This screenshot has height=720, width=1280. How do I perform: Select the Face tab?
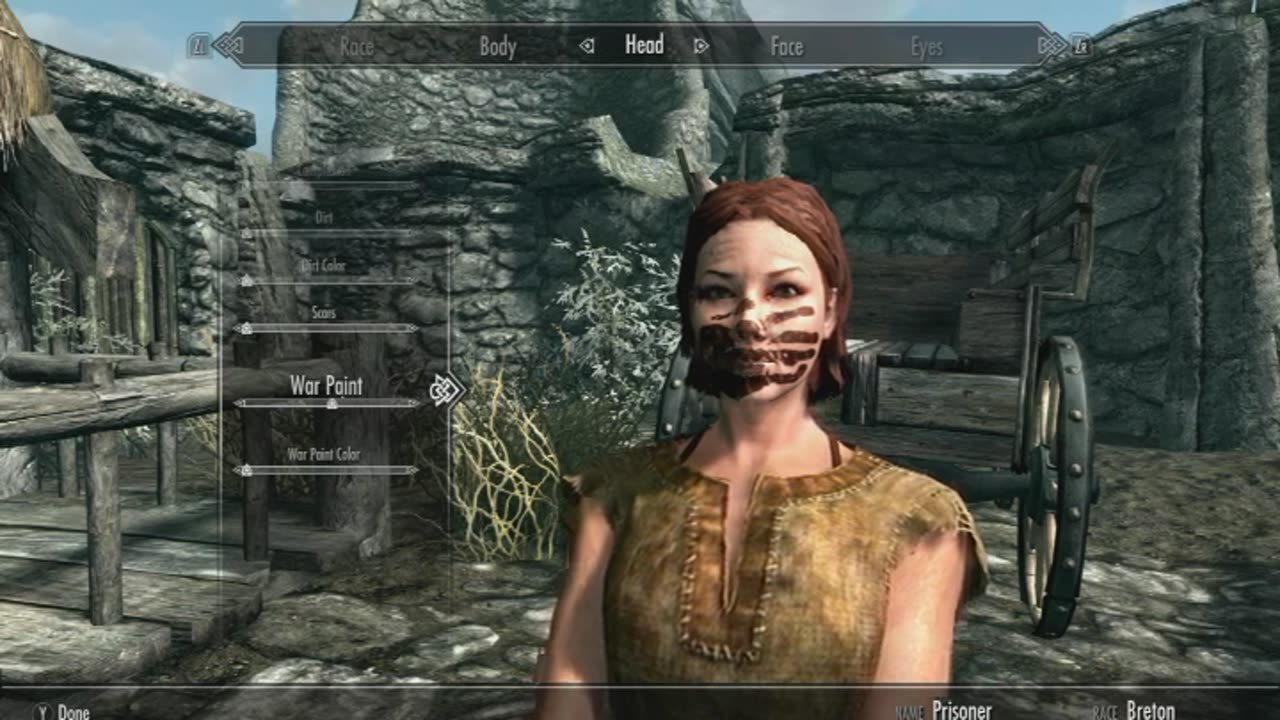pos(789,46)
